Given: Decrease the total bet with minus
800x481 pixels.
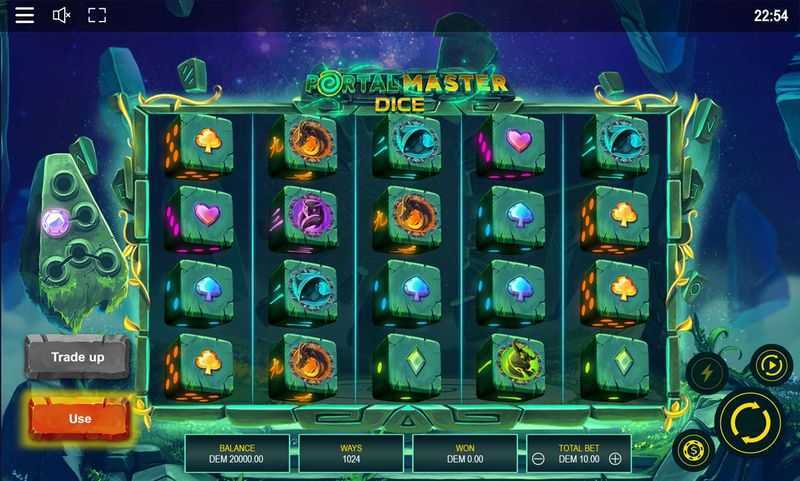Looking at the screenshot, I should coord(538,459).
